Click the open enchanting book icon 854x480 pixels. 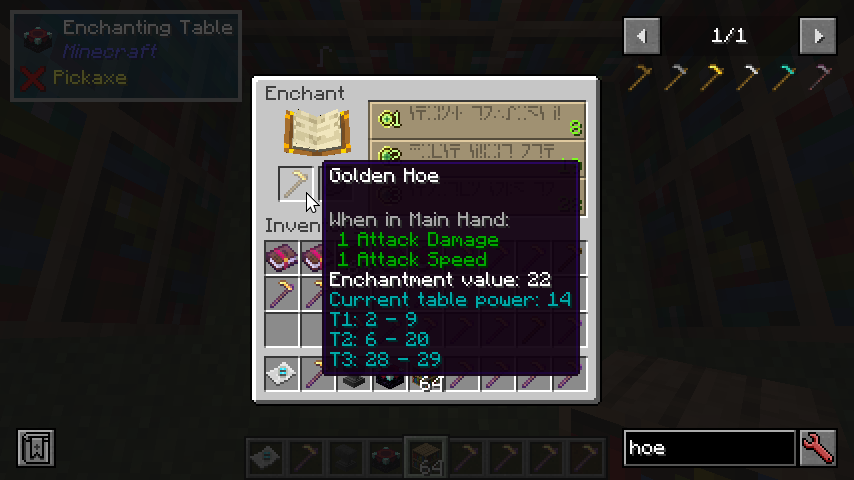pos(314,132)
